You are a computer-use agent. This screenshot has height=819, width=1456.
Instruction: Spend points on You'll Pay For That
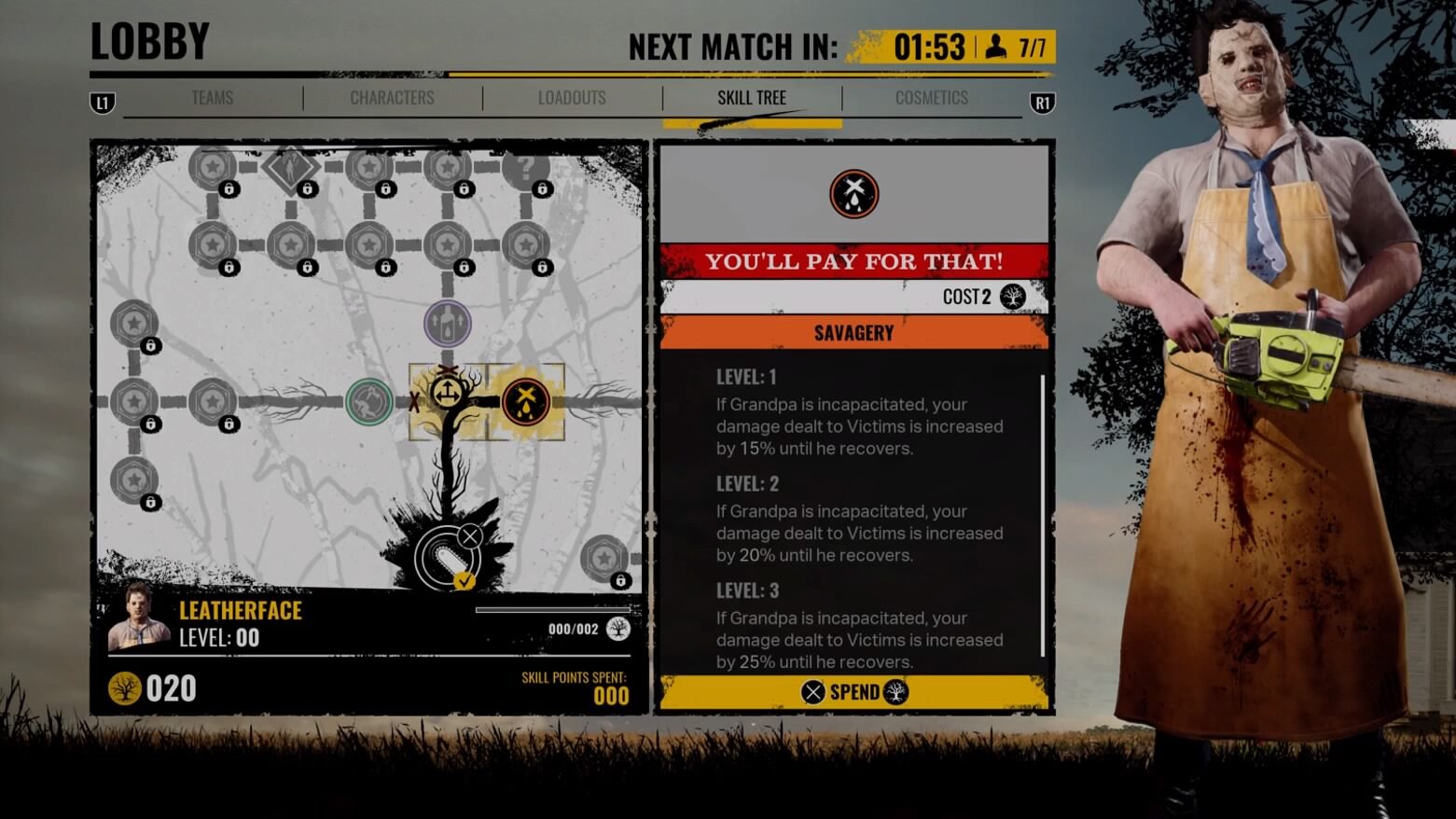click(853, 692)
